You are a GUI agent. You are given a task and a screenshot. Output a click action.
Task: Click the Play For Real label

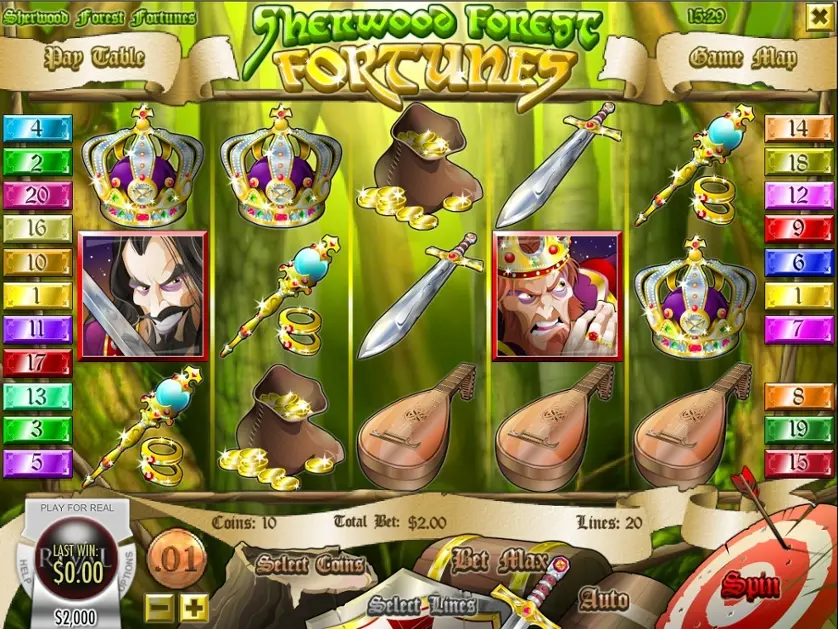[77, 508]
